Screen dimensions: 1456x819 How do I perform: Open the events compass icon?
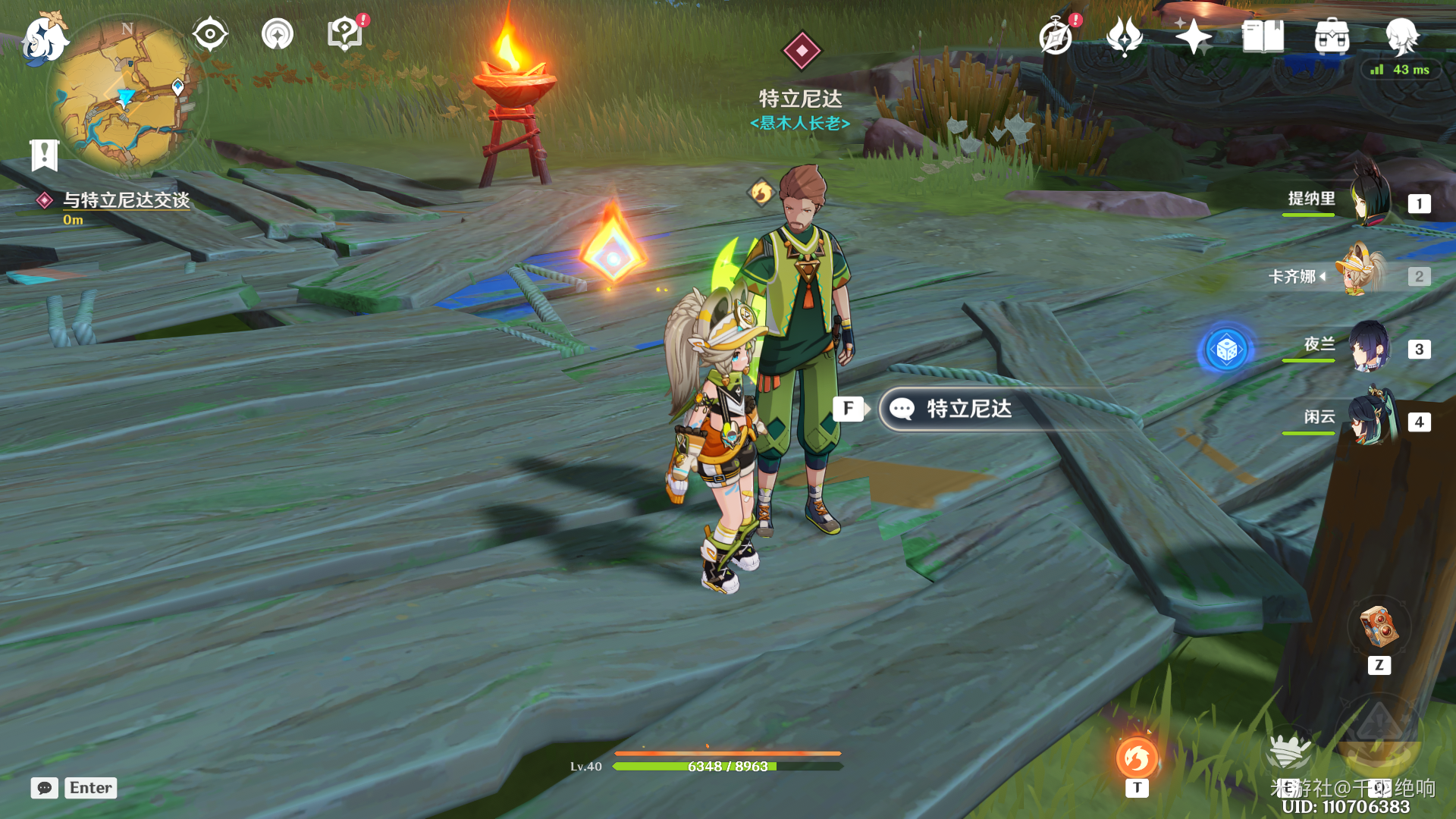click(x=1056, y=36)
